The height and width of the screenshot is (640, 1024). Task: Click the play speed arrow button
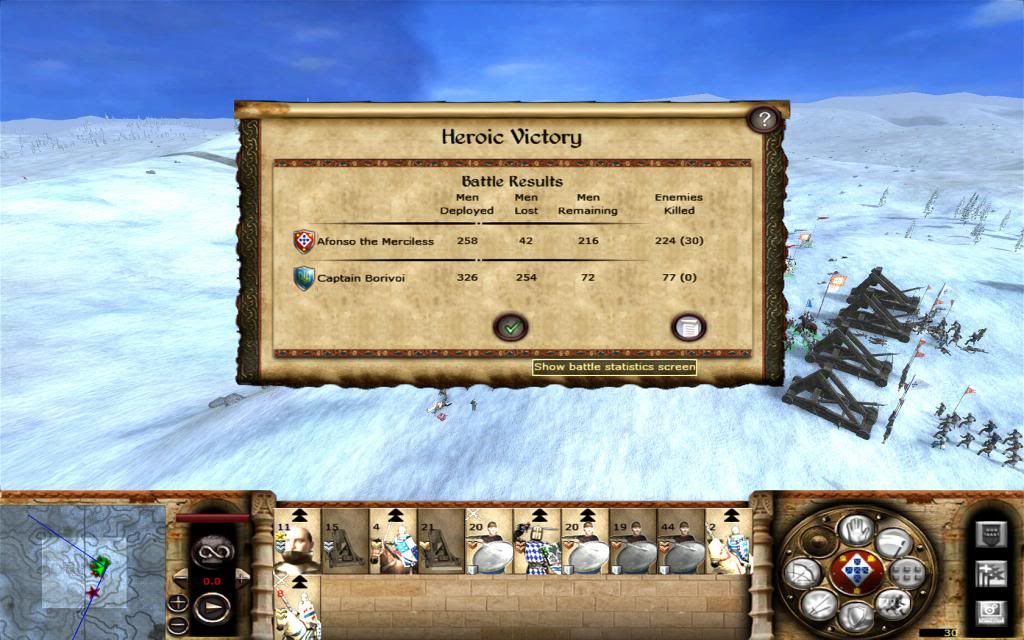tap(212, 608)
